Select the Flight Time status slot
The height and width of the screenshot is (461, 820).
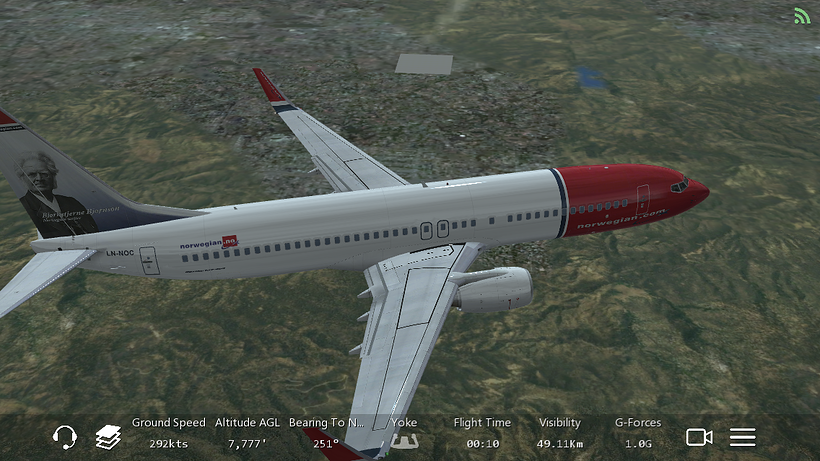point(482,433)
